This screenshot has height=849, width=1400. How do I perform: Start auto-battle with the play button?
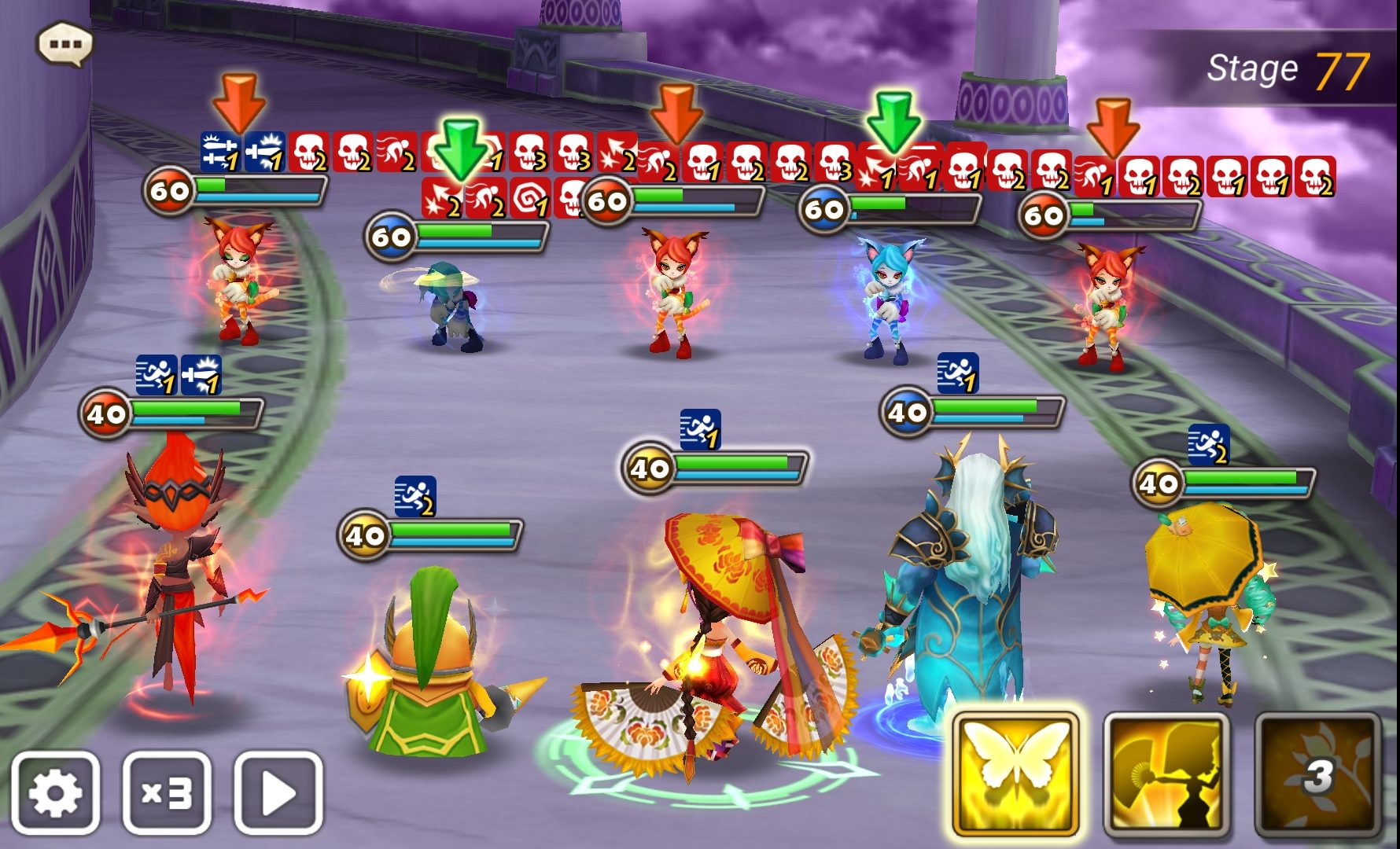tap(278, 792)
